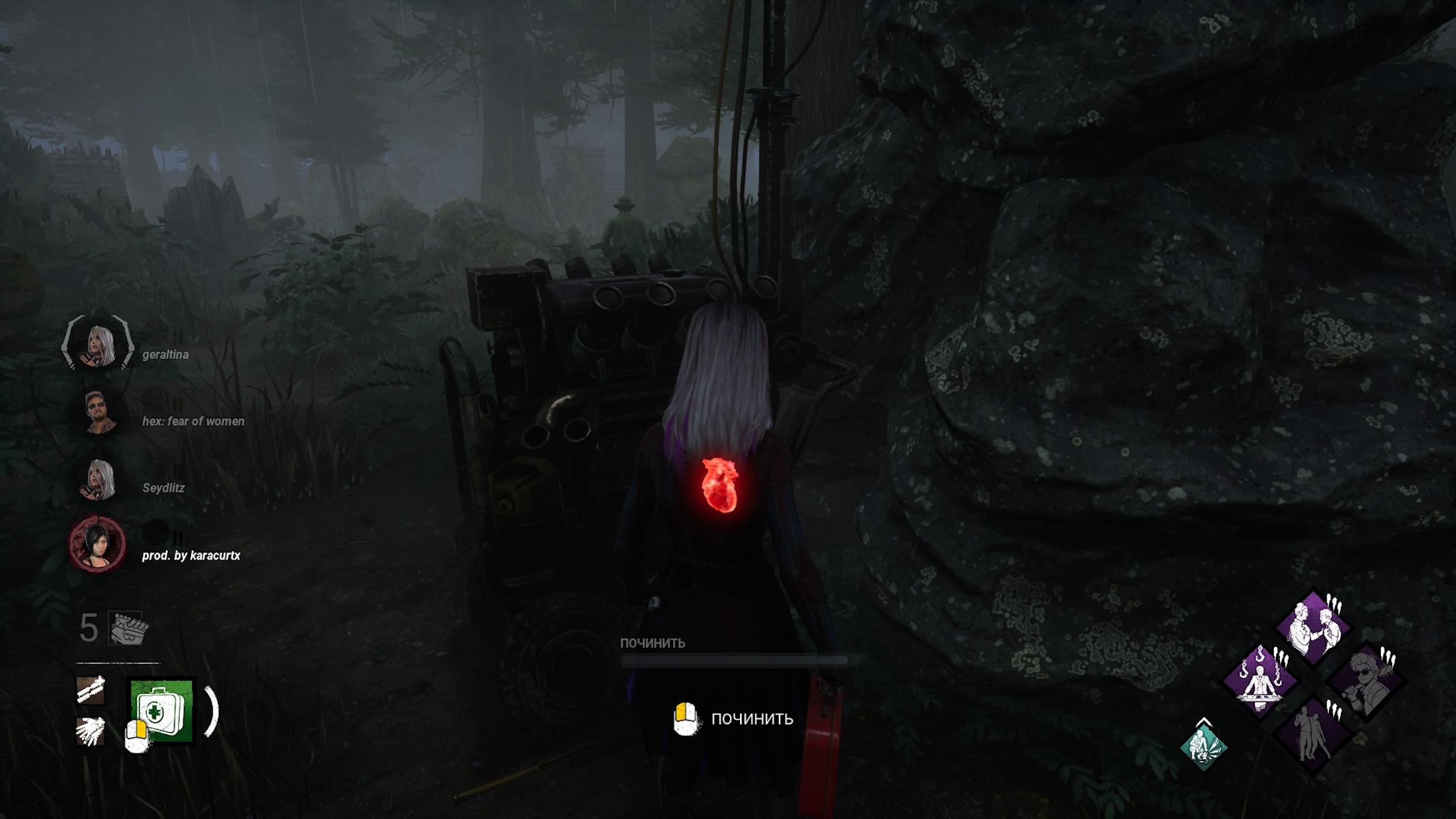Click the perk showing two figures back-to-back
1456x819 pixels.
1313,734
